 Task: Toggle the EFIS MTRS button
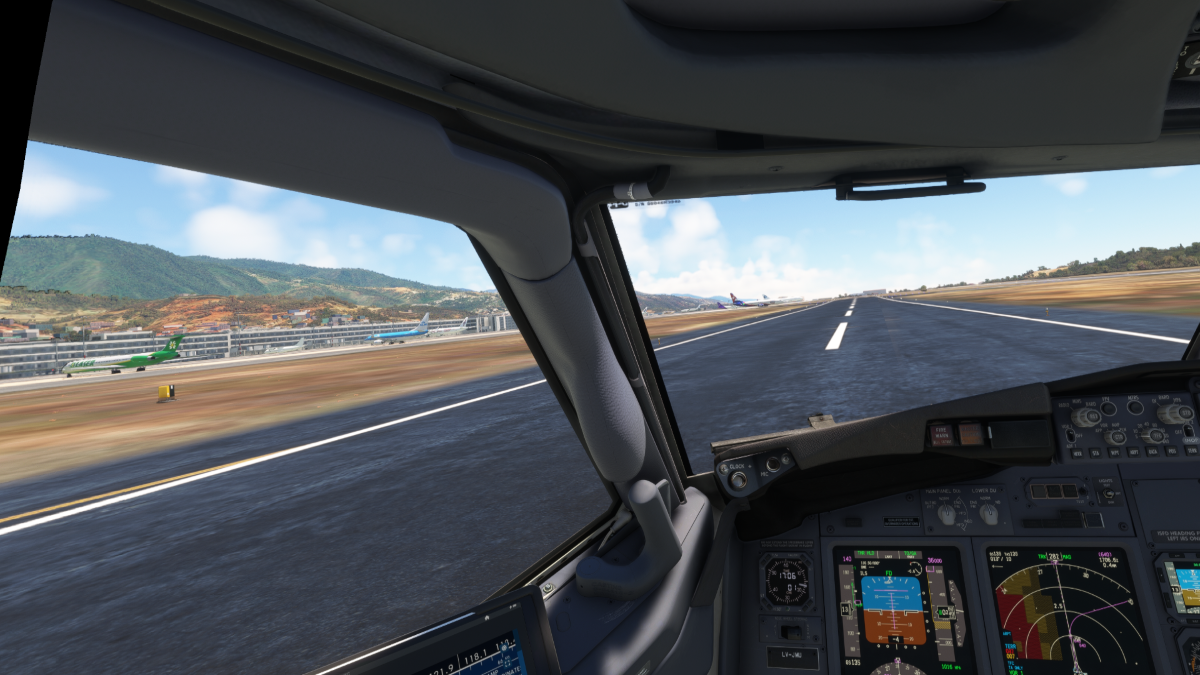(x=1134, y=407)
